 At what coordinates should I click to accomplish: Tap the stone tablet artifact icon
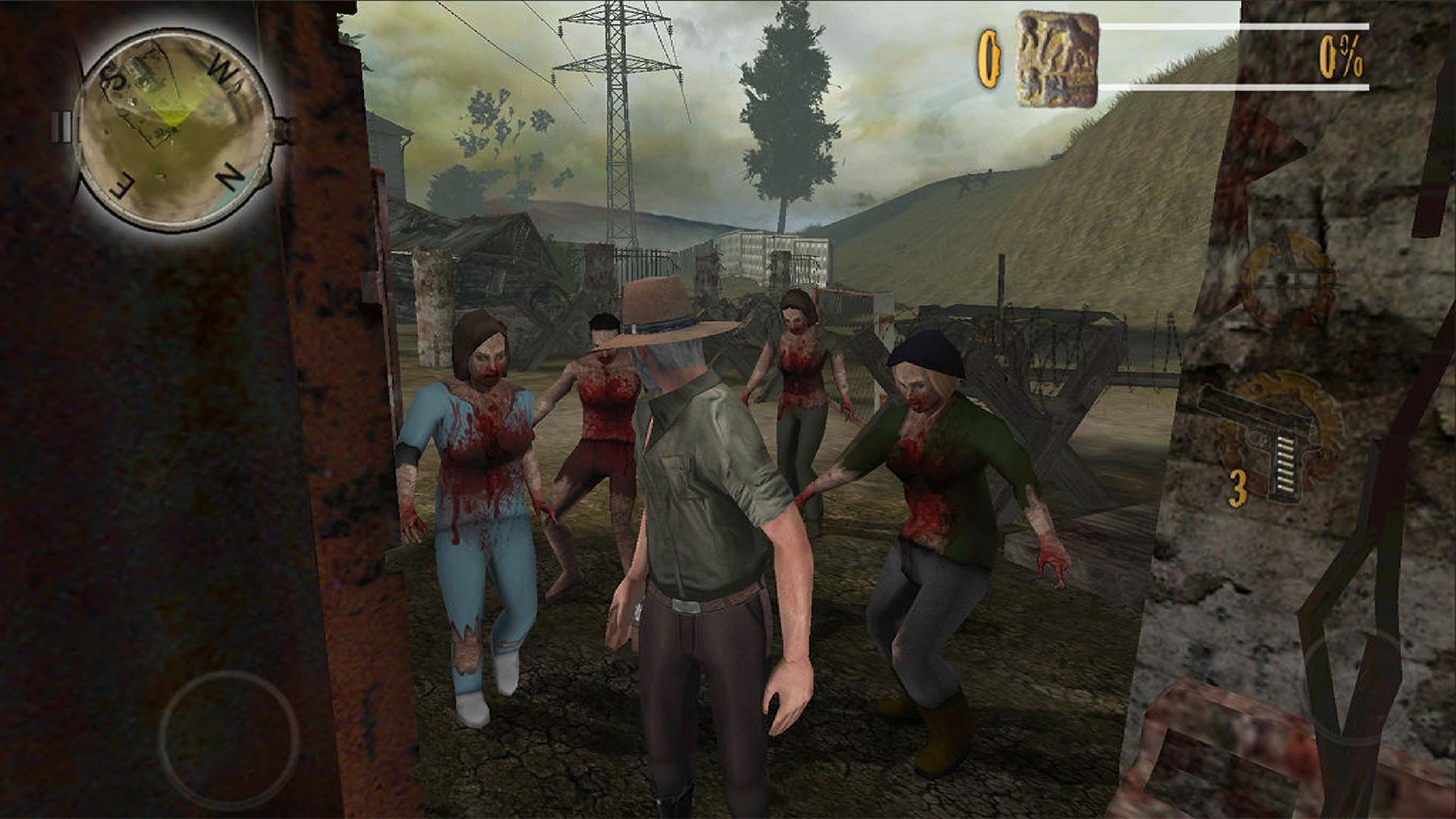point(1054,57)
